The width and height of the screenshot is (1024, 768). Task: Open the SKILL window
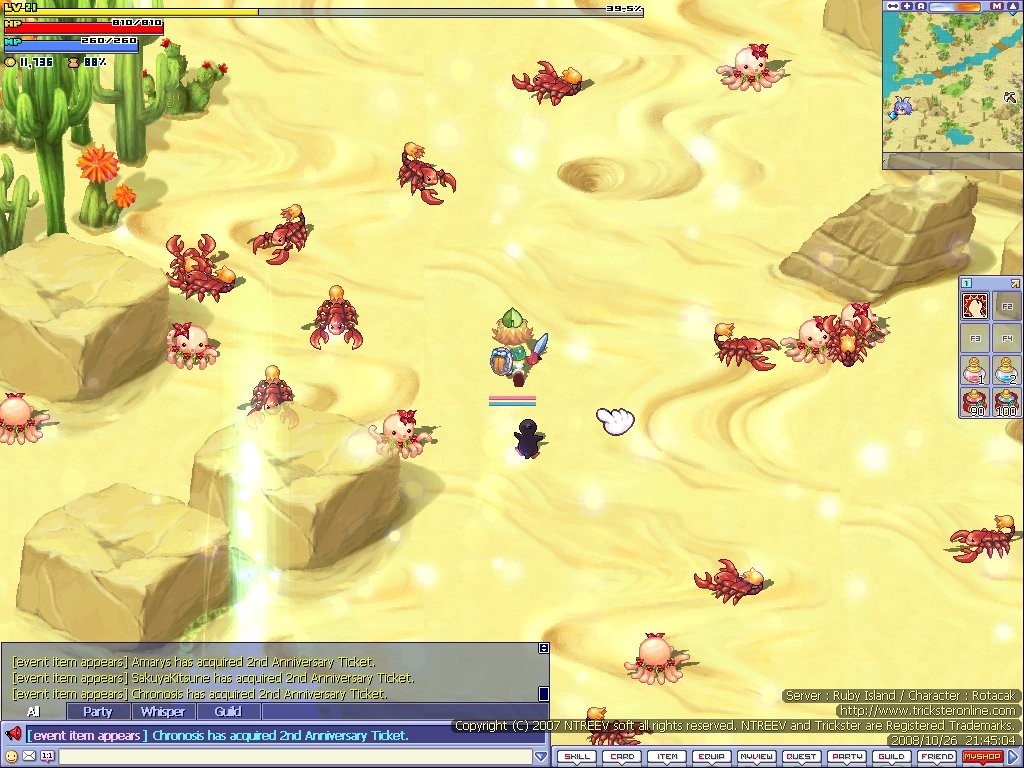point(577,757)
